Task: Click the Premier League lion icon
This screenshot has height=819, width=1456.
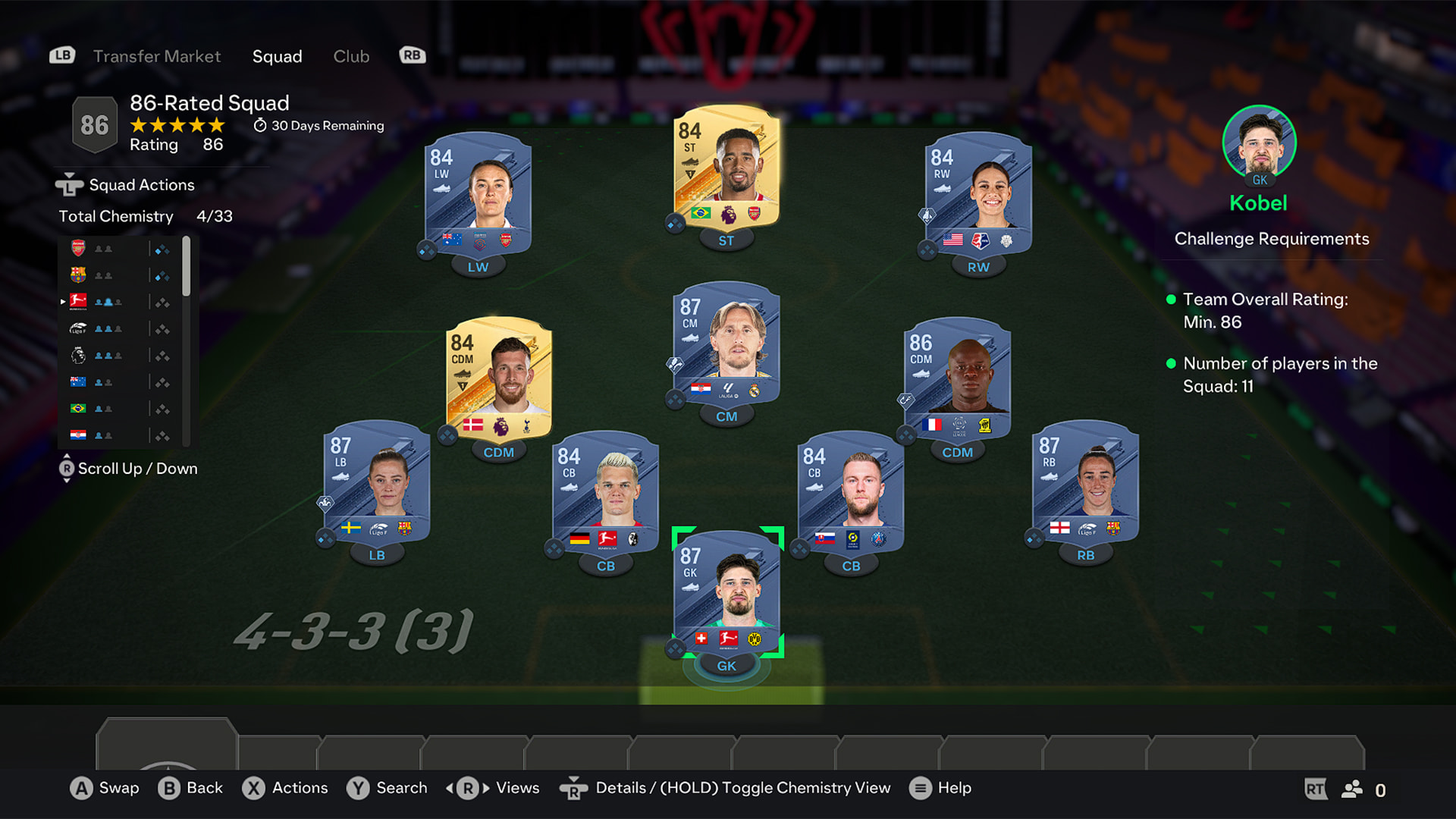Action: pyautogui.click(x=79, y=355)
